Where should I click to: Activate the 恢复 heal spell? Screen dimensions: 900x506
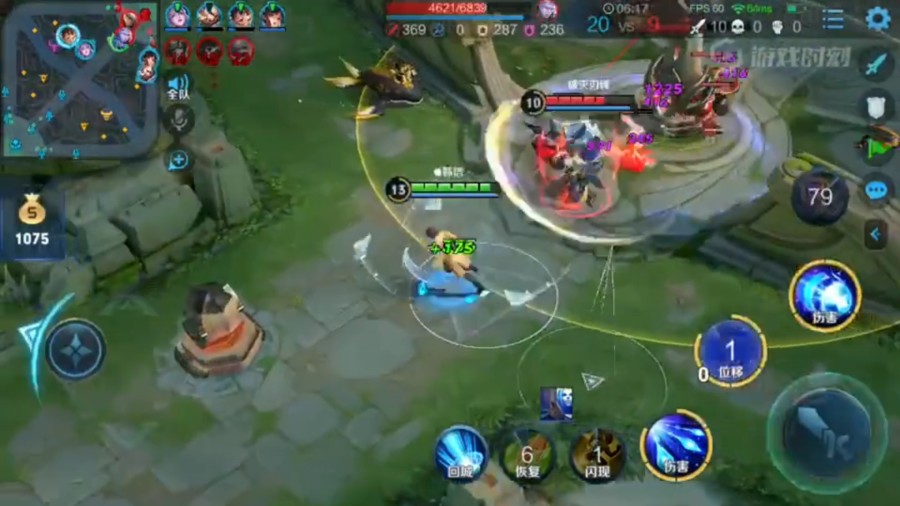click(527, 455)
